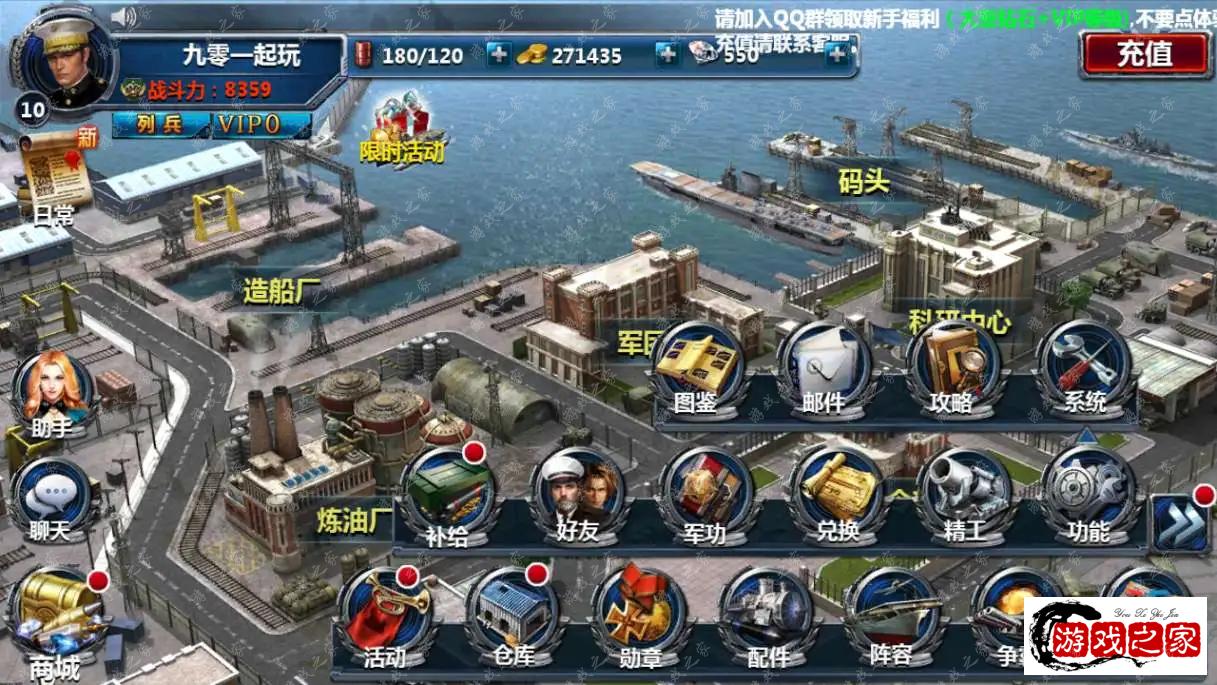
Task: Open the 充值 recharge button
Action: [x=1145, y=53]
